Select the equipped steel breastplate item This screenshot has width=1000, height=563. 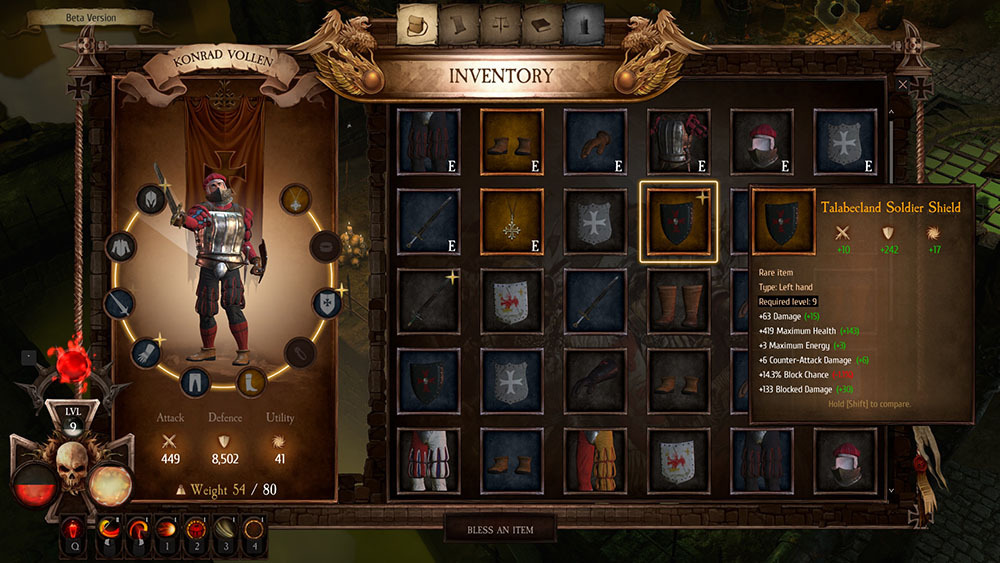[x=678, y=140]
